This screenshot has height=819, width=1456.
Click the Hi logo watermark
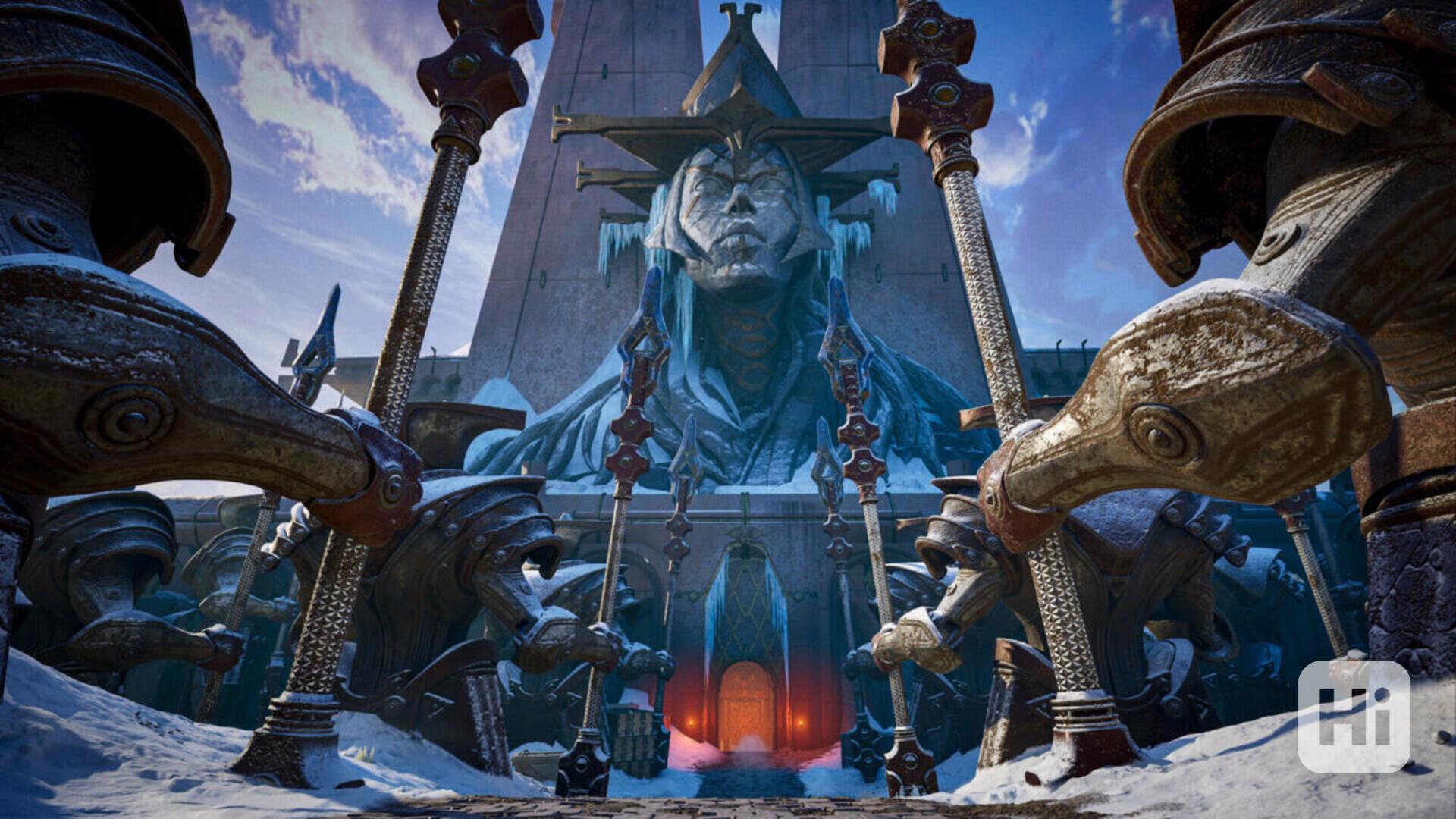point(1354,716)
